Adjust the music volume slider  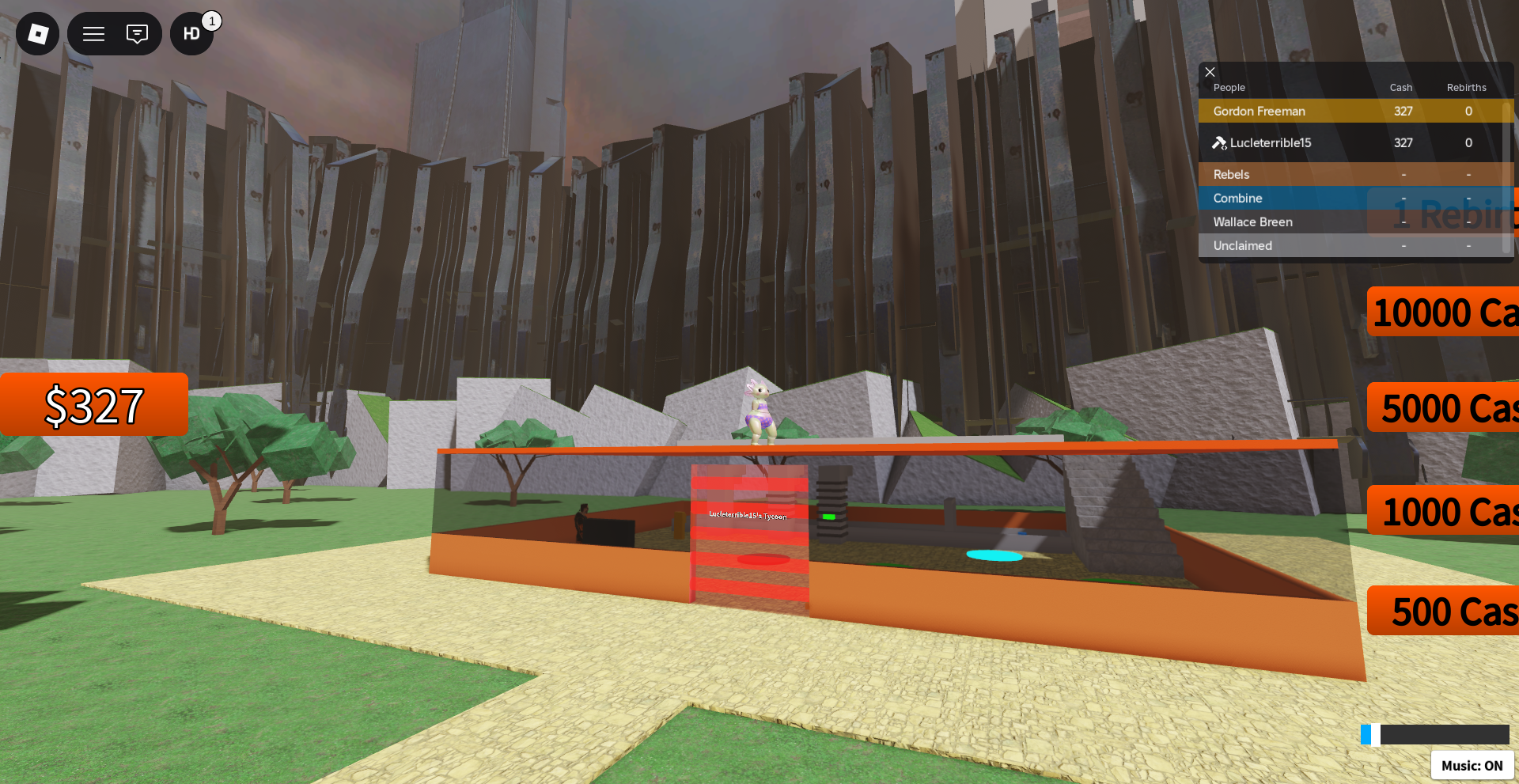[1434, 735]
